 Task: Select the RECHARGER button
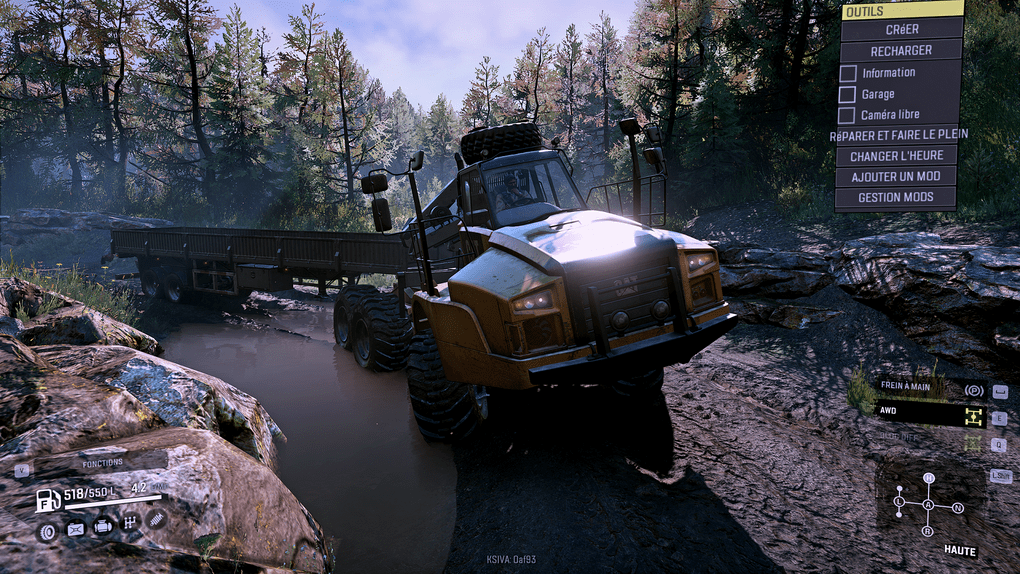tap(901, 50)
